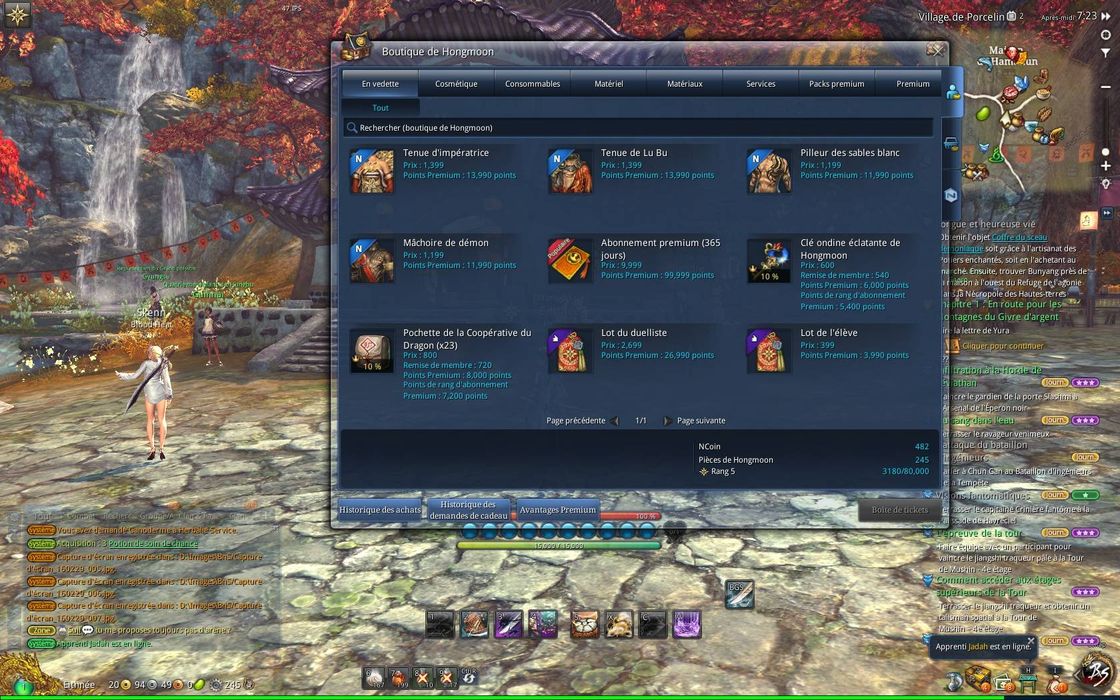1120x700 pixels.
Task: Pick the Pilleur des sables blanc item
Action: pos(849,153)
